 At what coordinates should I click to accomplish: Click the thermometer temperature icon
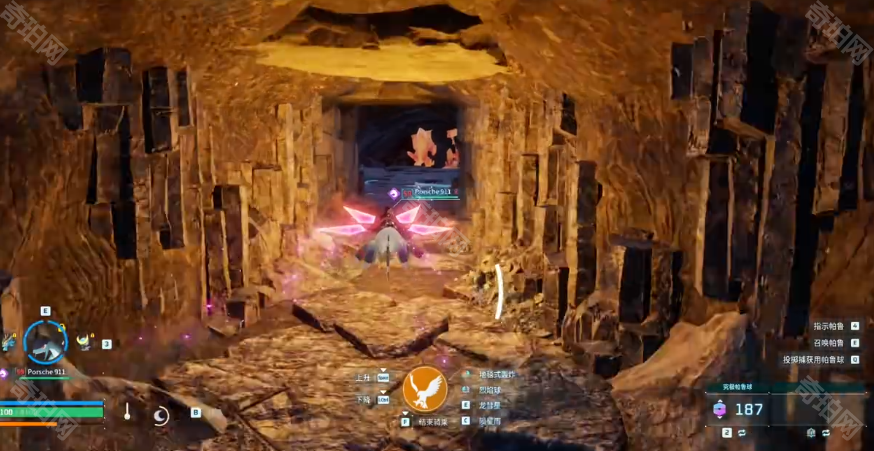tap(128, 411)
